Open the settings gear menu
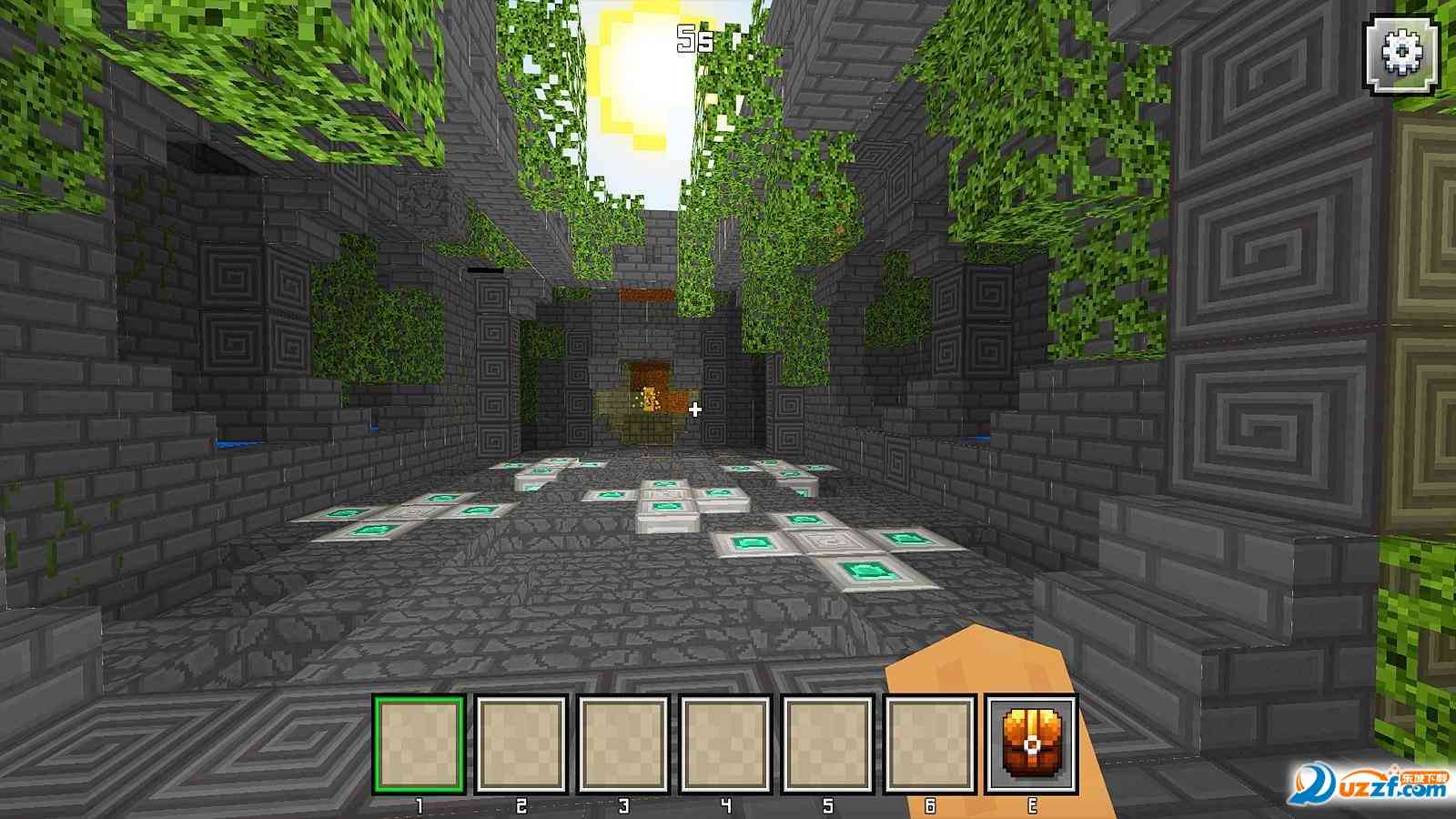This screenshot has height=819, width=1456. click(1402, 54)
